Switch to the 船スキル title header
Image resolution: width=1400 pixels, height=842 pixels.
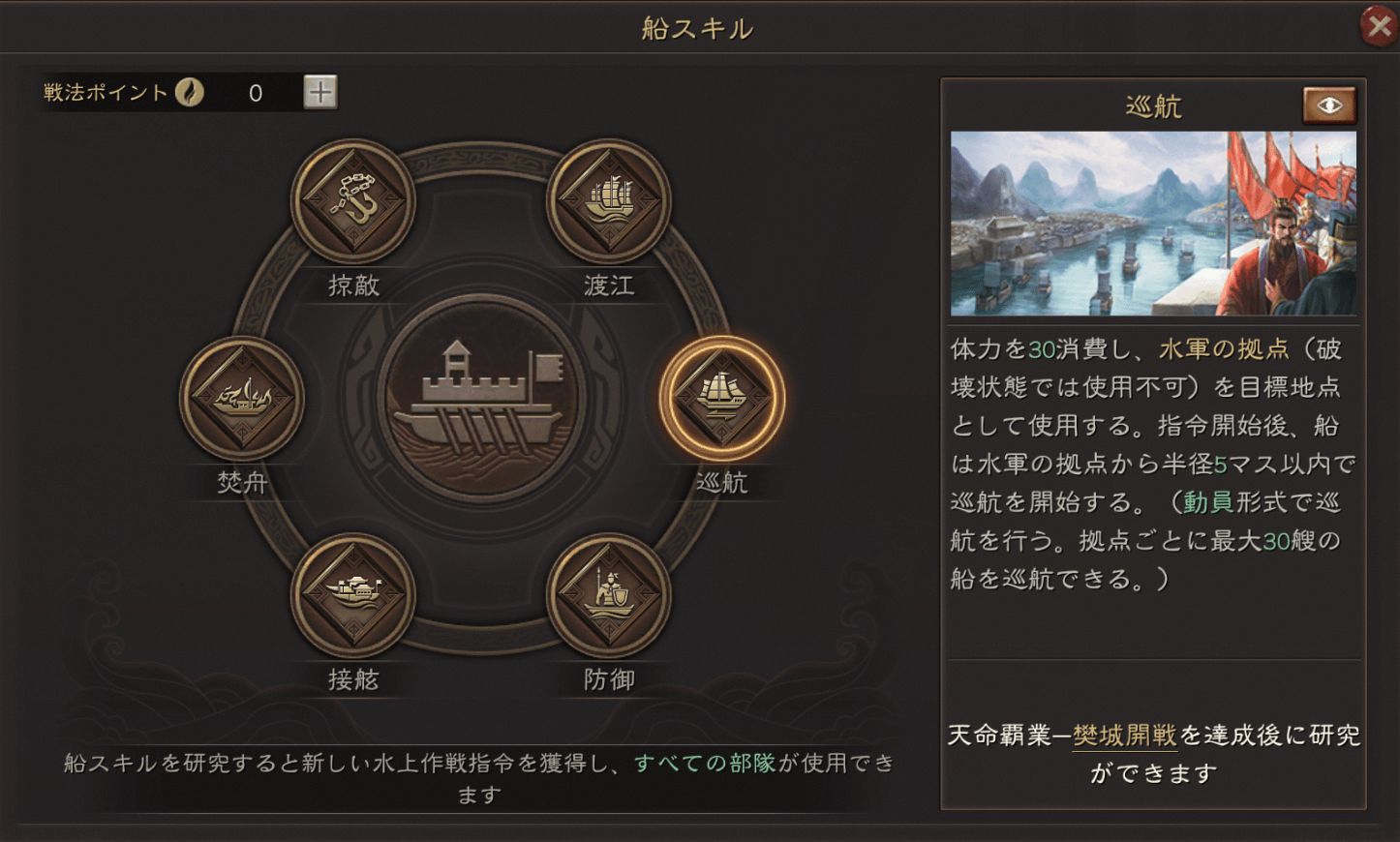click(699, 27)
